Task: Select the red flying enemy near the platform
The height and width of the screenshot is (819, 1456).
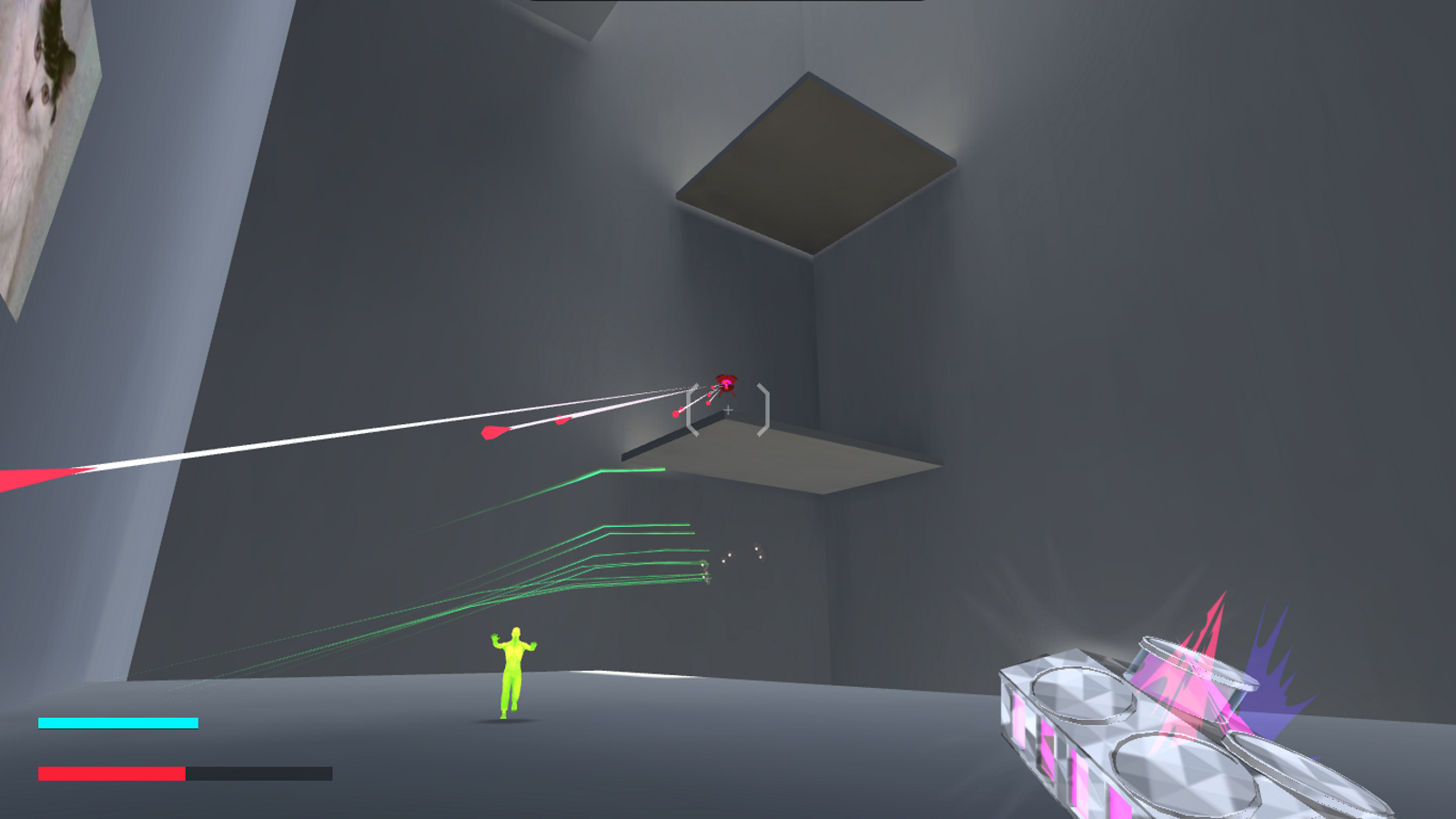Action: 725,379
